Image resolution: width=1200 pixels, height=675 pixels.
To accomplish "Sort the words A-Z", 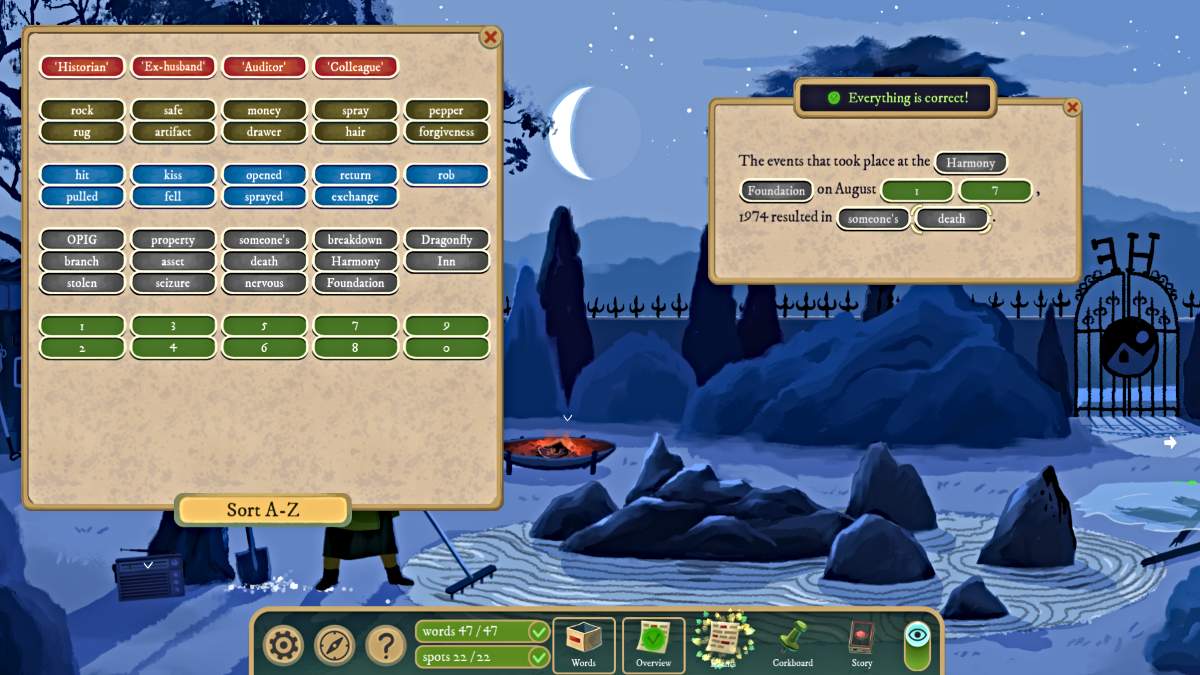I will 263,510.
